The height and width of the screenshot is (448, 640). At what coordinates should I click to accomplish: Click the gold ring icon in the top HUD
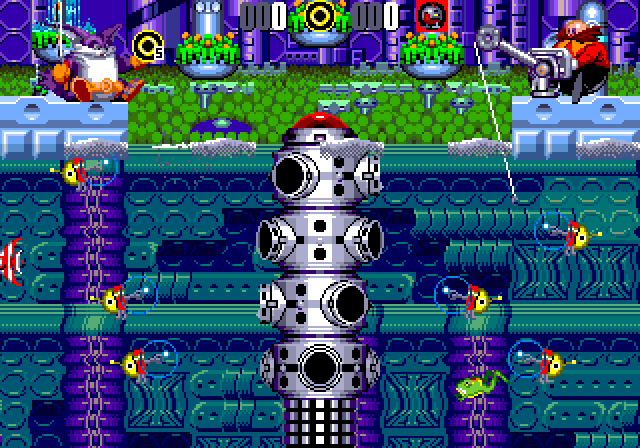320,14
